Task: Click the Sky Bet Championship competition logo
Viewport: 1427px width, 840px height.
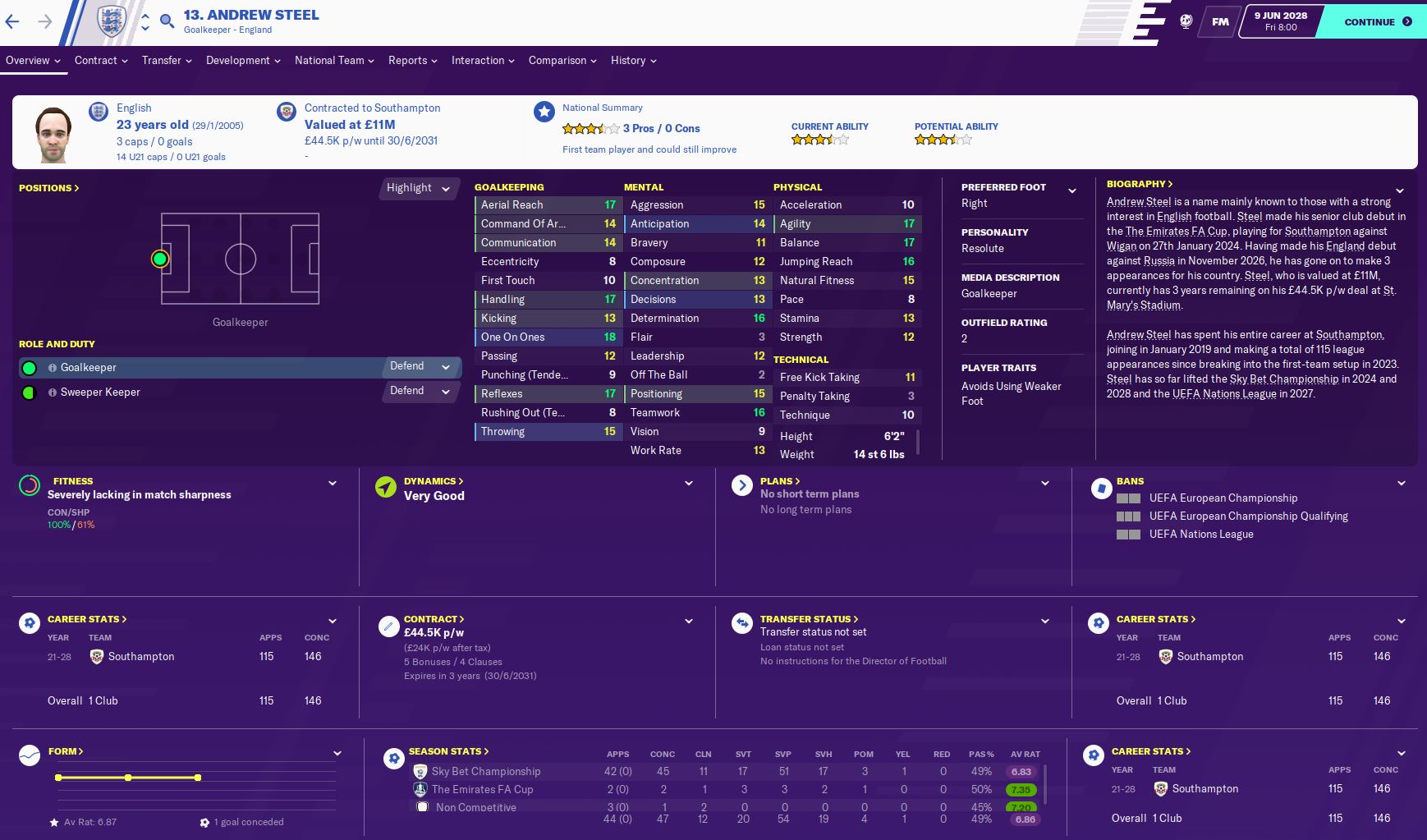Action: (x=420, y=771)
